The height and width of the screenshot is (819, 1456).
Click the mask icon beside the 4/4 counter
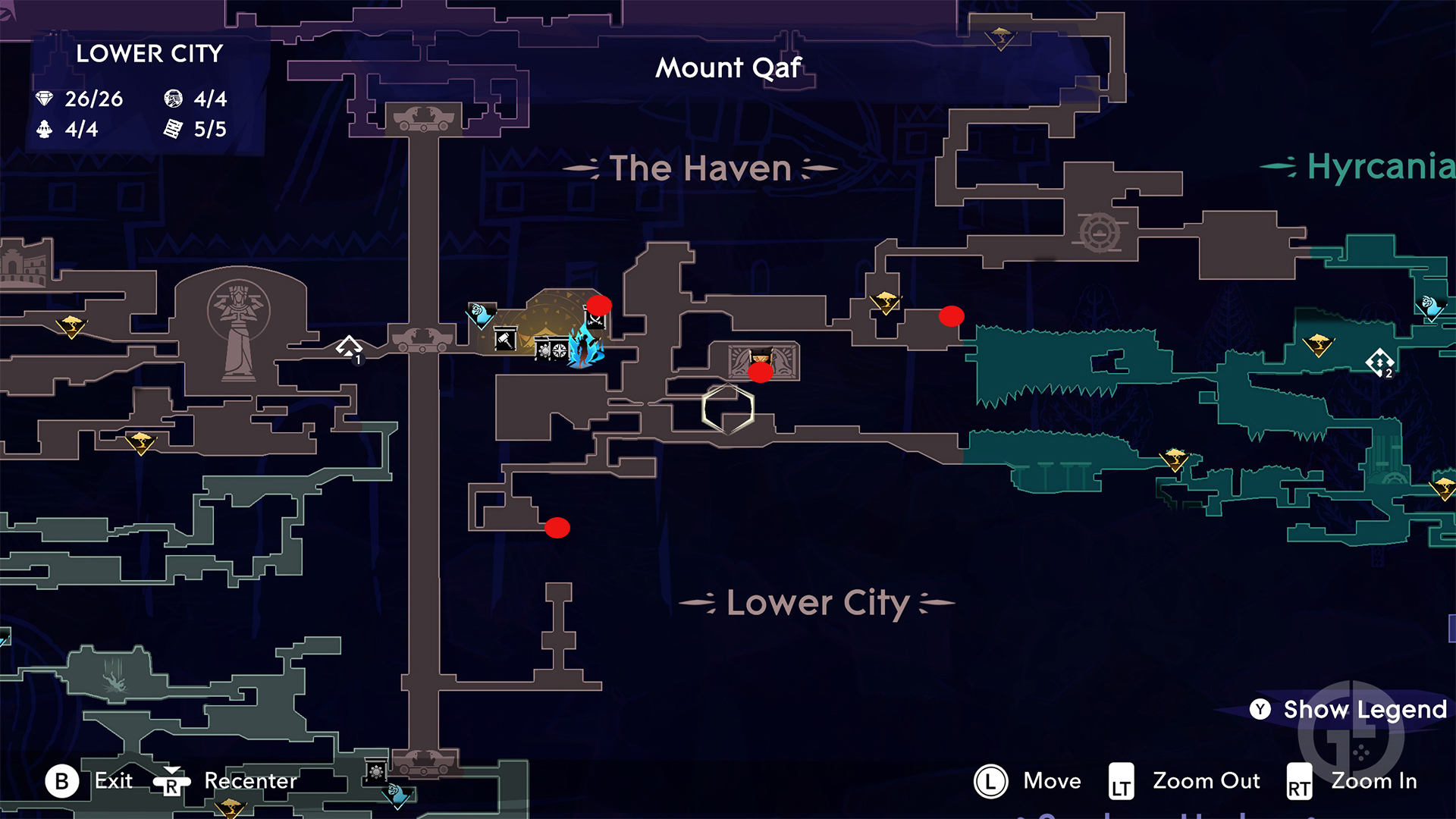(174, 99)
